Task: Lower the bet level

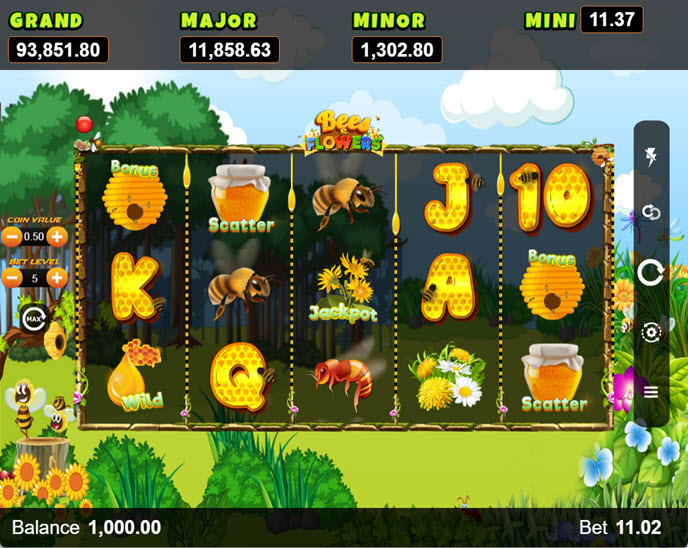Action: [12, 277]
